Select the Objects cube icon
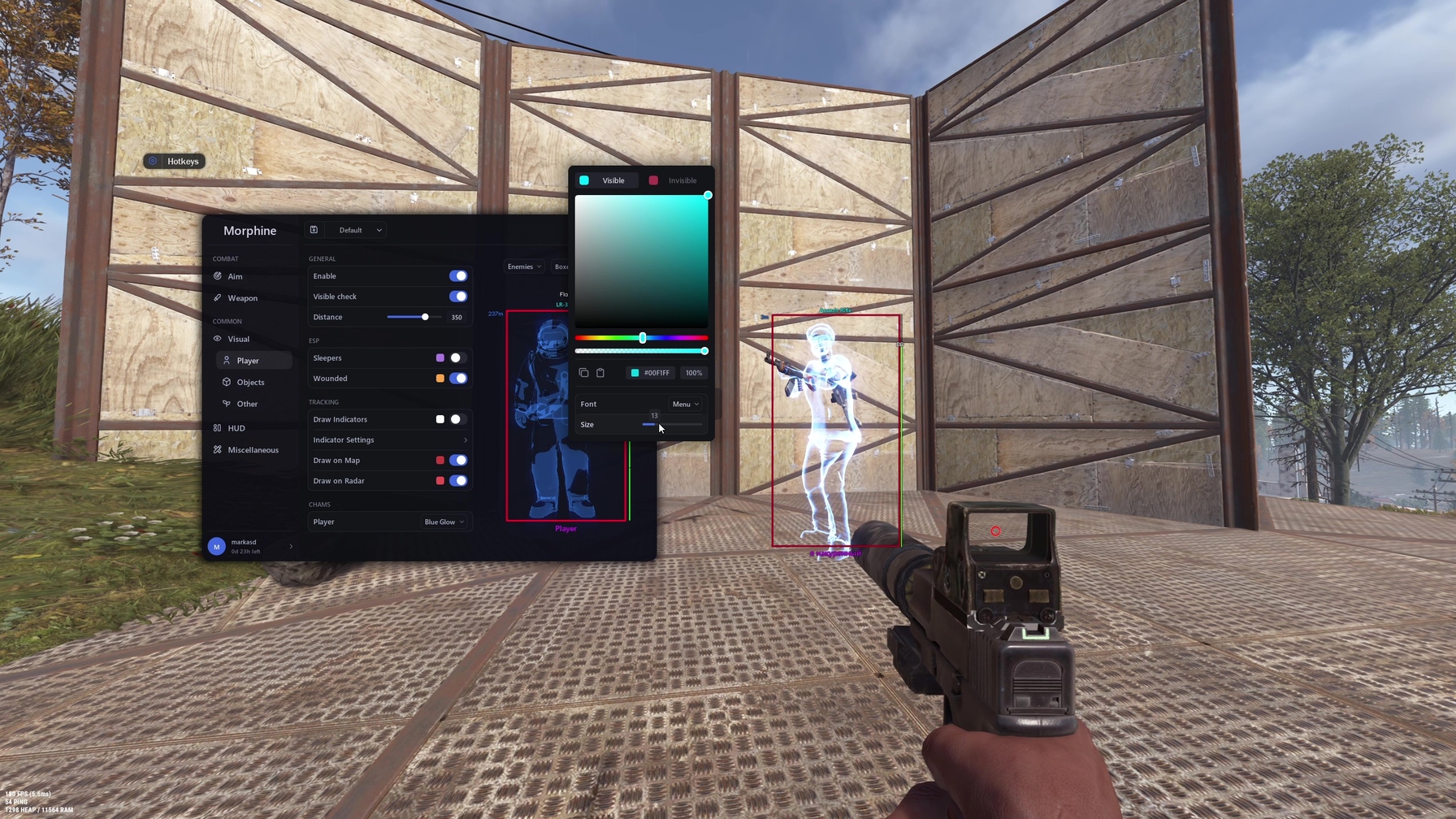This screenshot has height=819, width=1456. pyautogui.click(x=226, y=382)
